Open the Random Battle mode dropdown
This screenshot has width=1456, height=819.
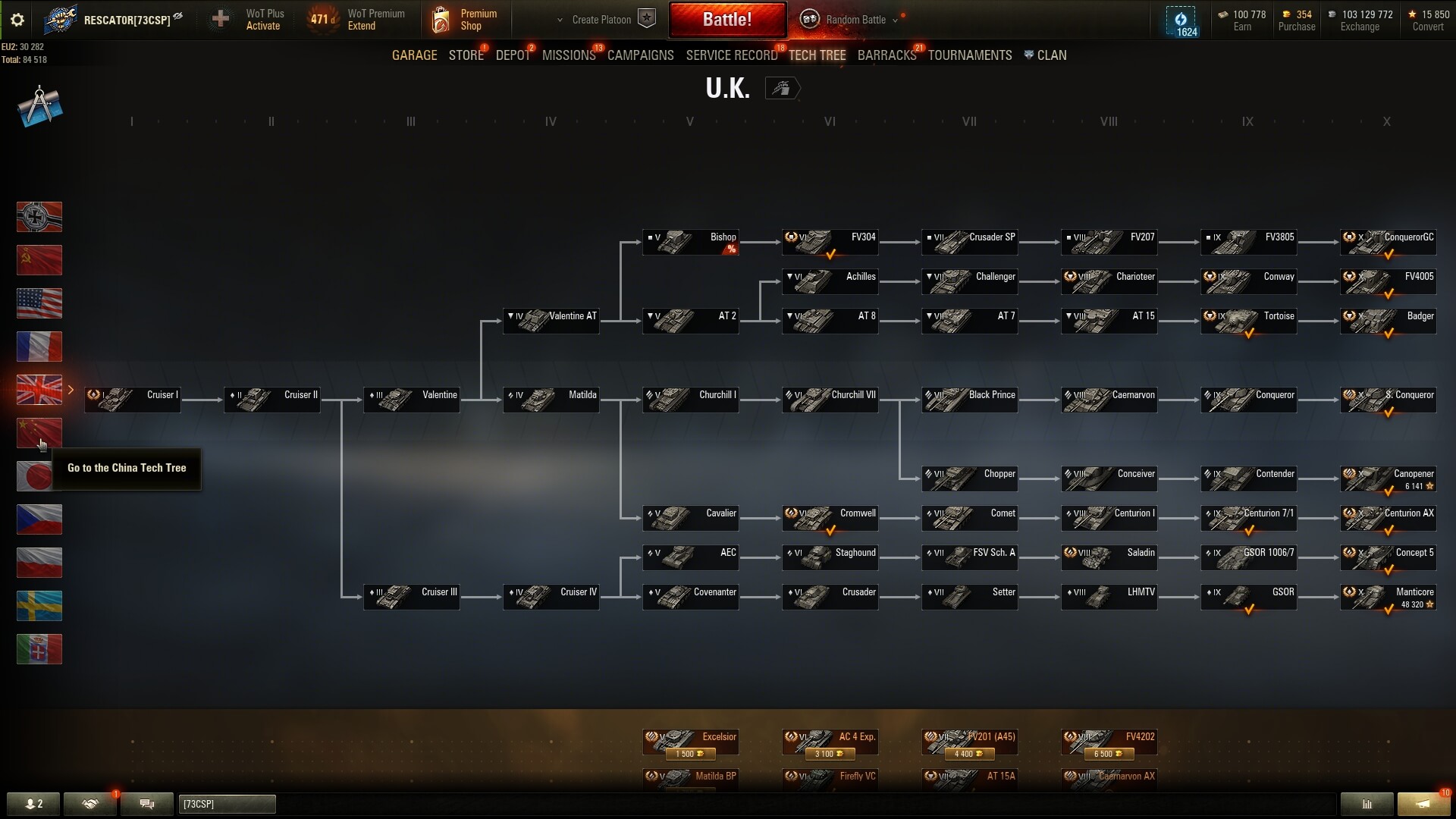[x=854, y=20]
